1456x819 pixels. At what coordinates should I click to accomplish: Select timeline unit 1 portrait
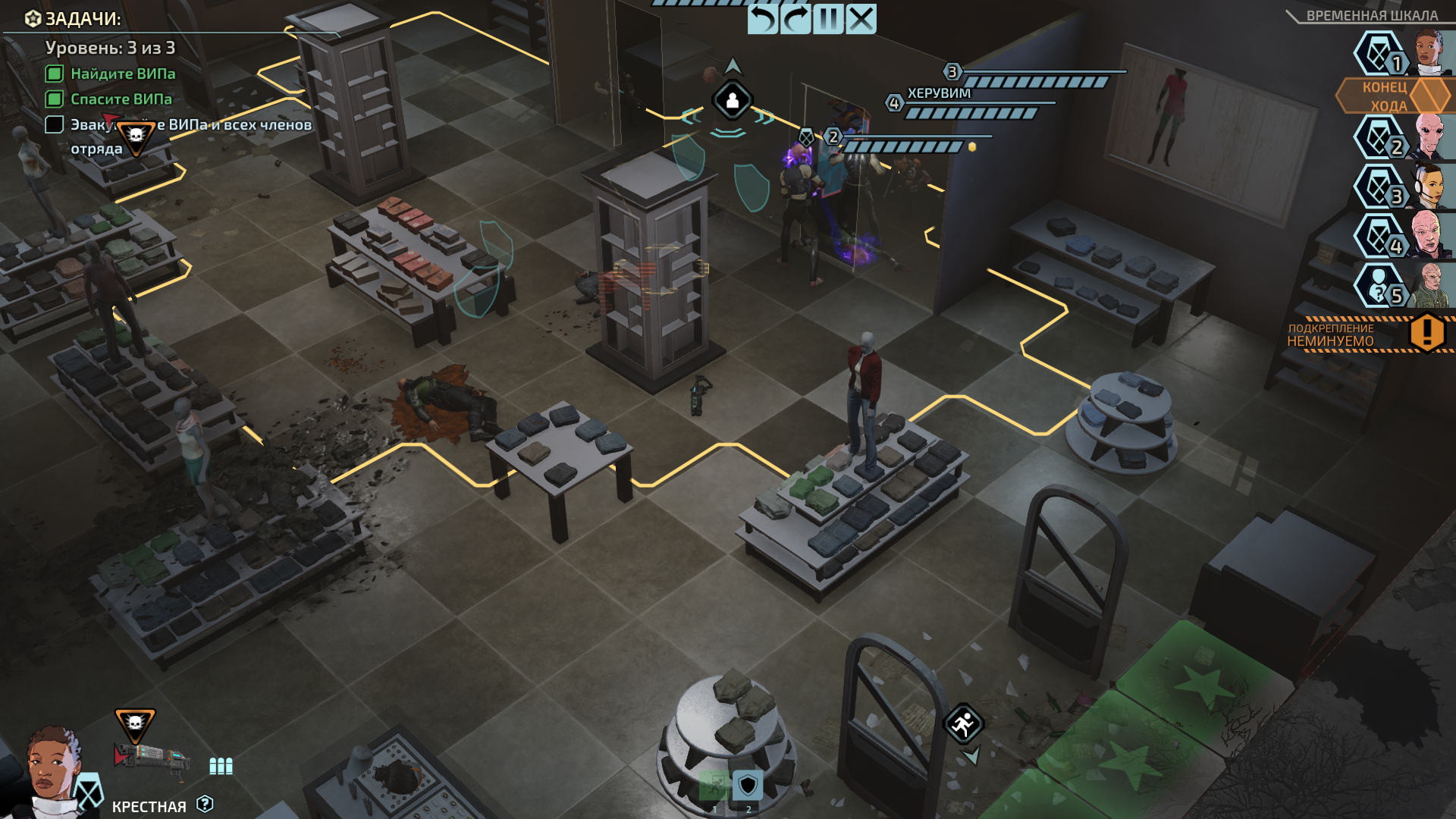tap(1429, 52)
